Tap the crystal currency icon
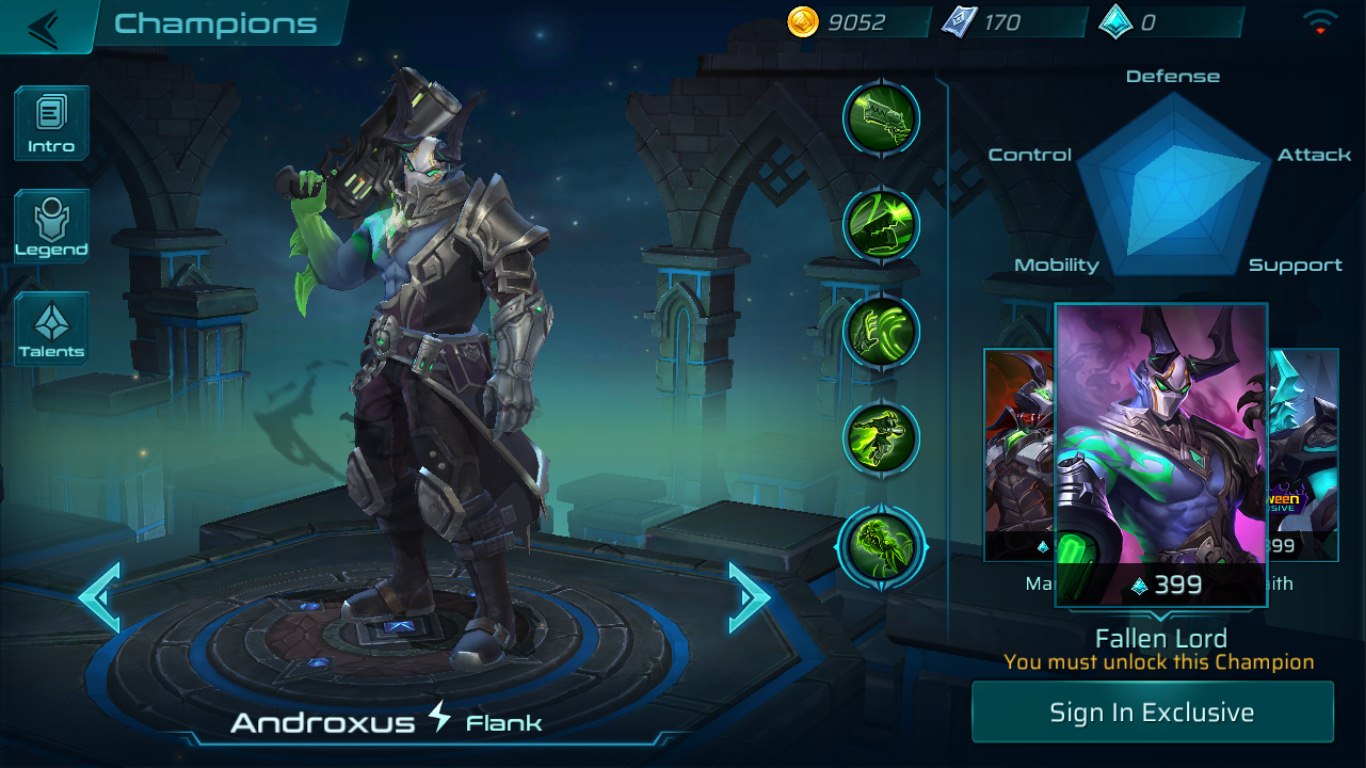The height and width of the screenshot is (768, 1366). tap(1115, 22)
